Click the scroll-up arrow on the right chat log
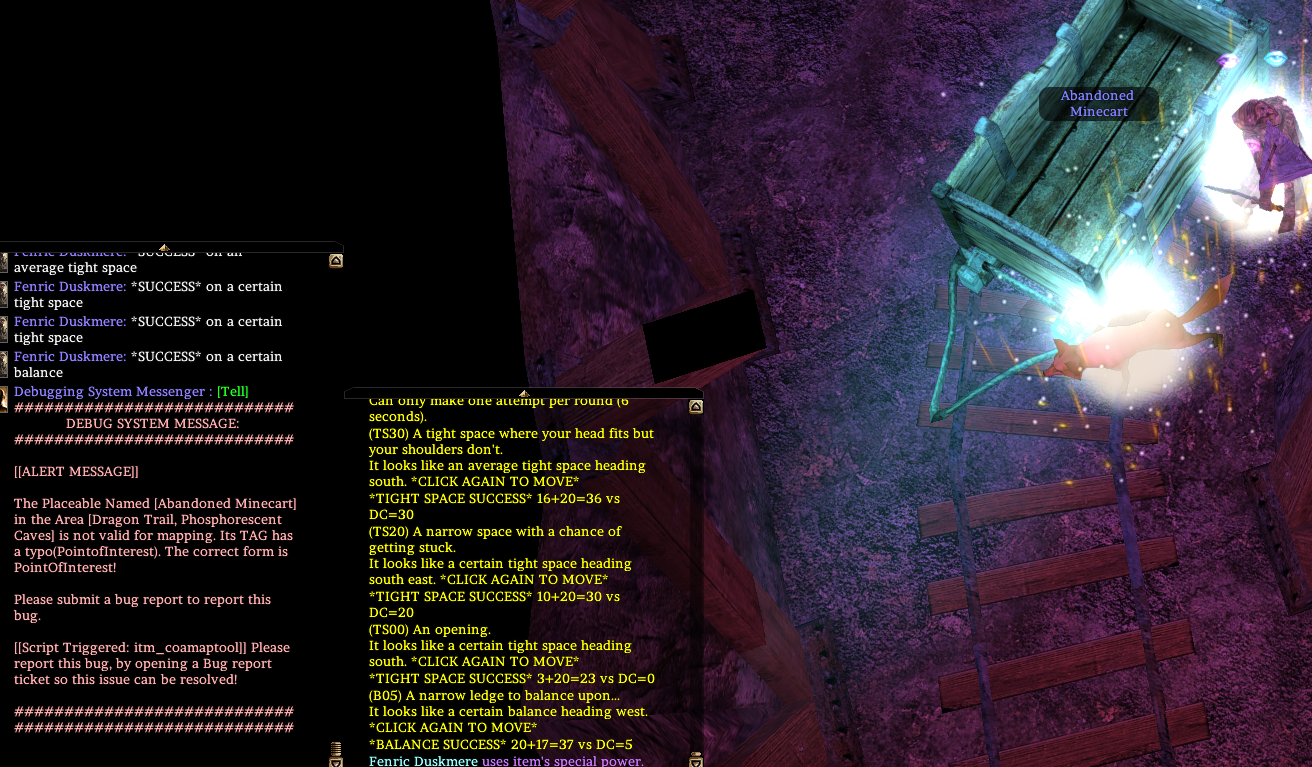Viewport: 1312px width, 767px height. (695, 406)
